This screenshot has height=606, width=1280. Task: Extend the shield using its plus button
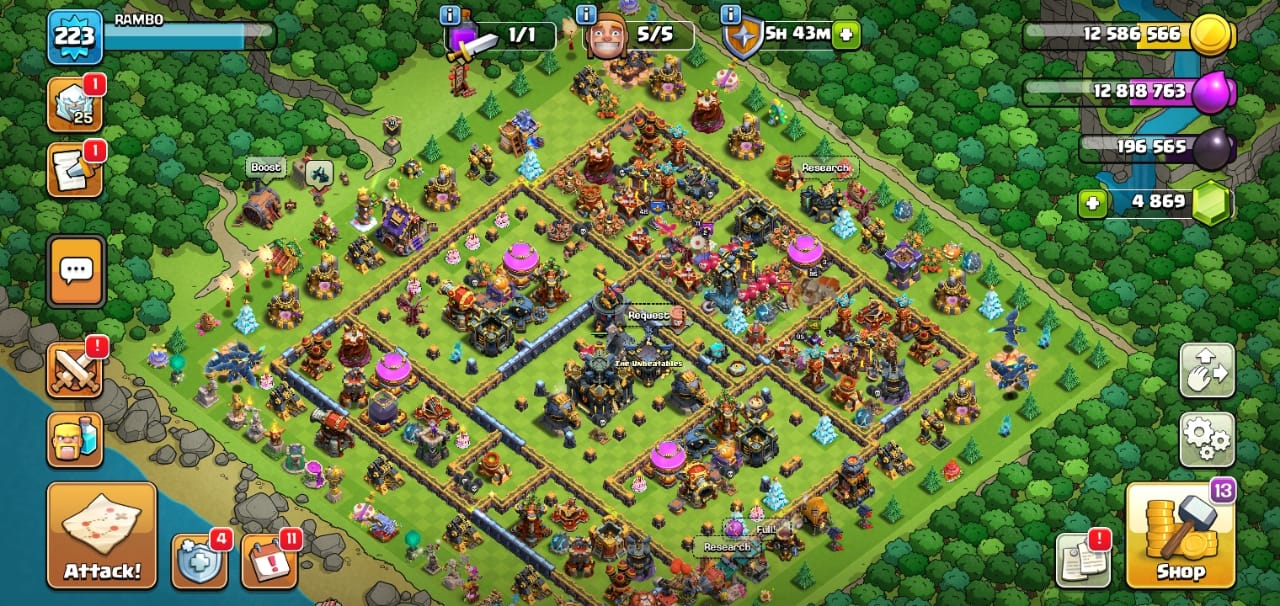tap(846, 34)
